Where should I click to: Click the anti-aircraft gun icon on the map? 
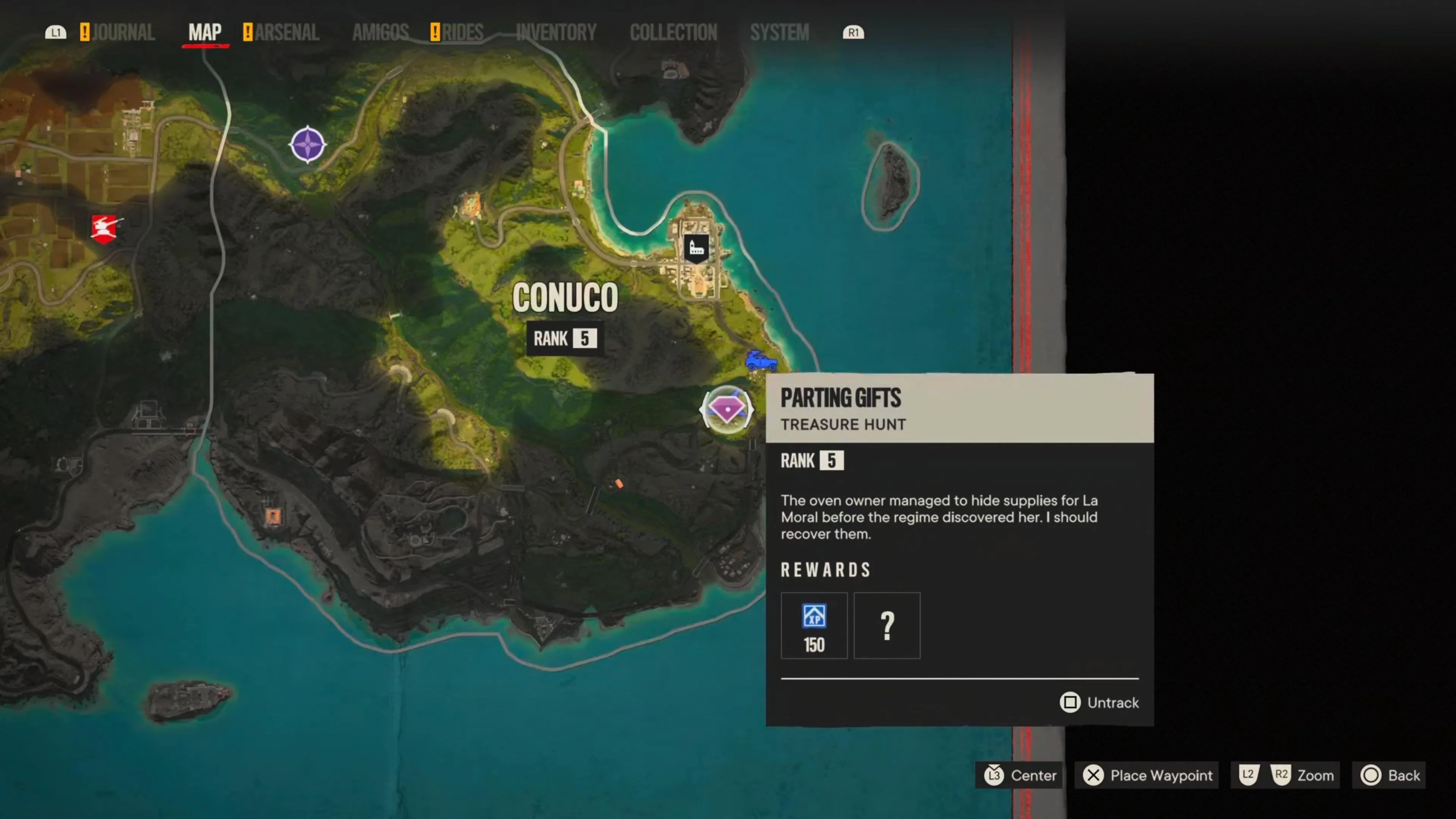(104, 228)
